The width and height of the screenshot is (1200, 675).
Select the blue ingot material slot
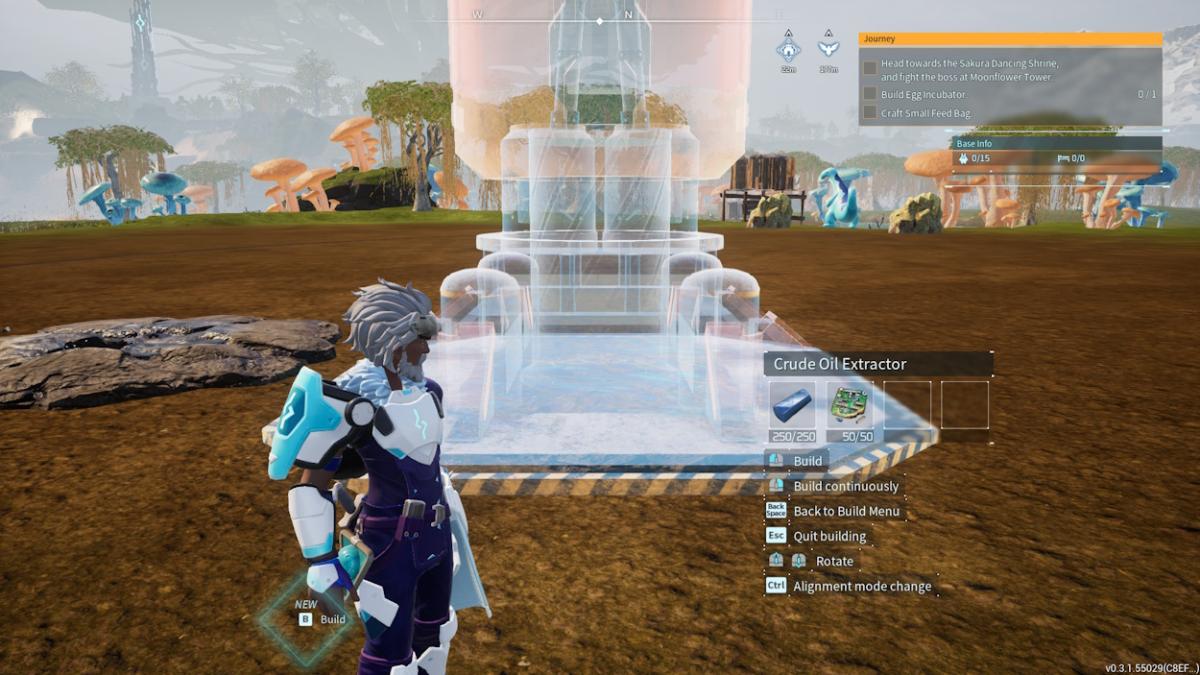(x=792, y=405)
